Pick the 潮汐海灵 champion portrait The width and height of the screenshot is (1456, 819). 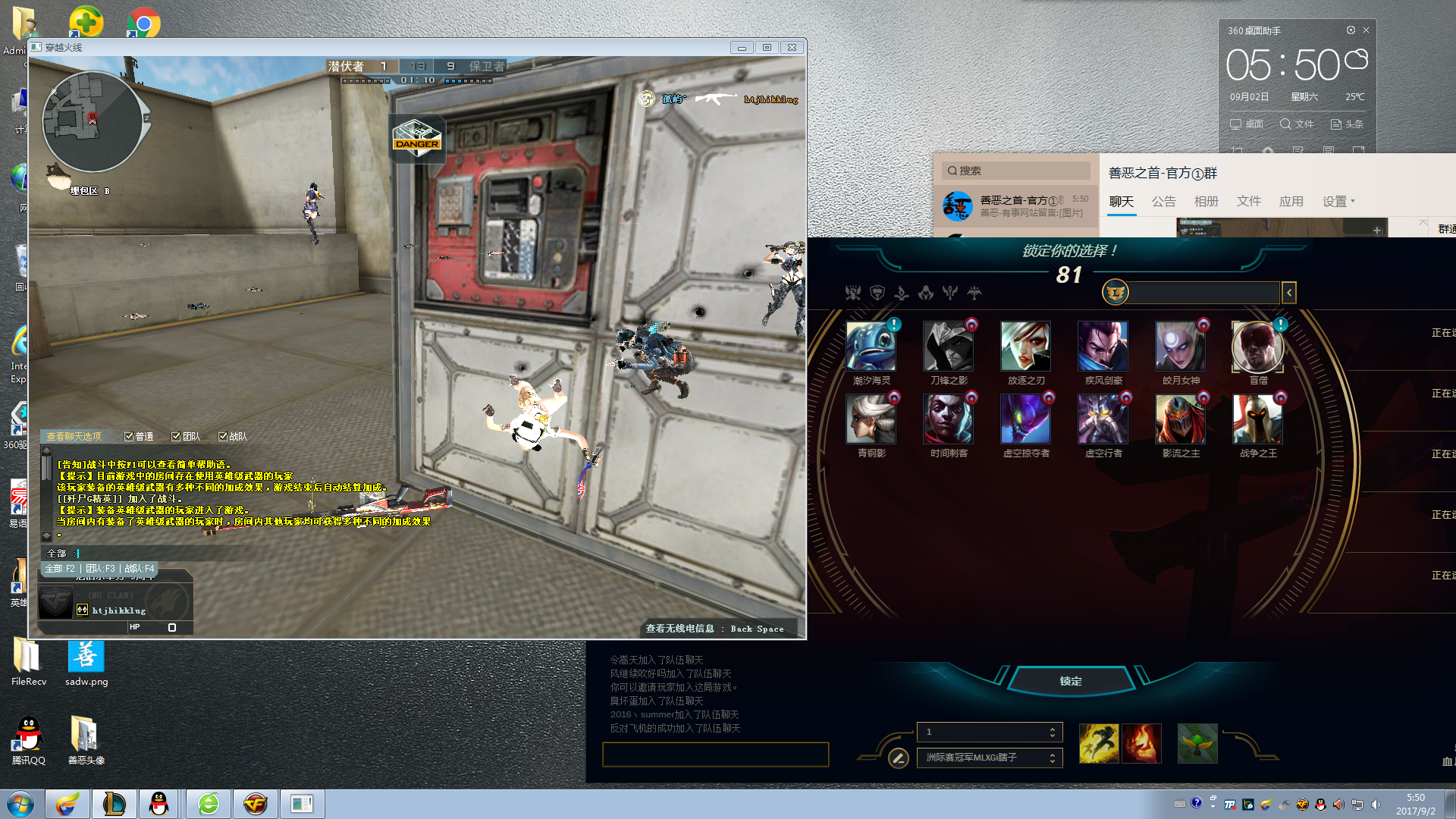tap(871, 347)
